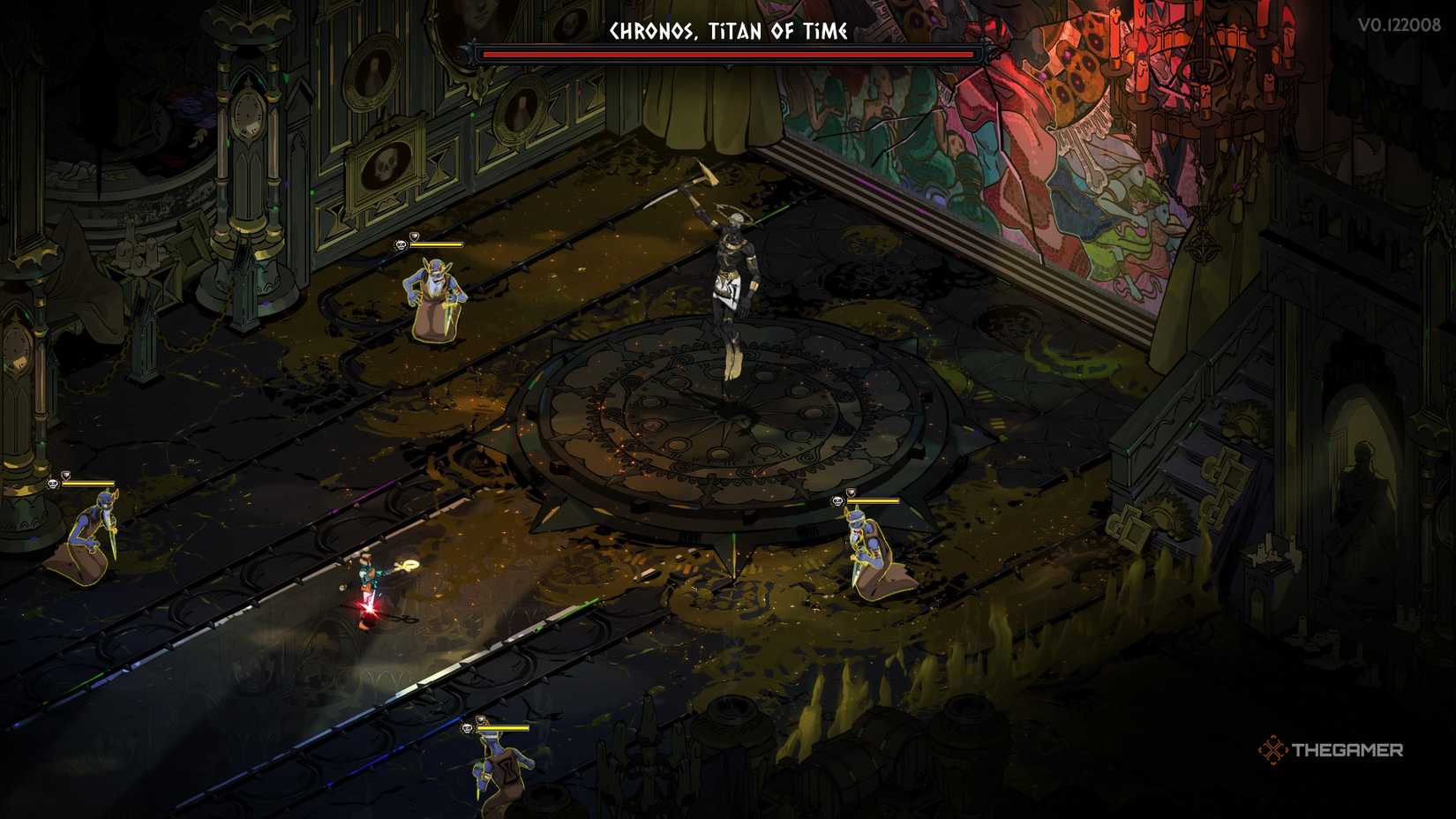Click the title text Chronos, Titan of Time
The height and width of the screenshot is (819, 1456).
click(x=725, y=30)
